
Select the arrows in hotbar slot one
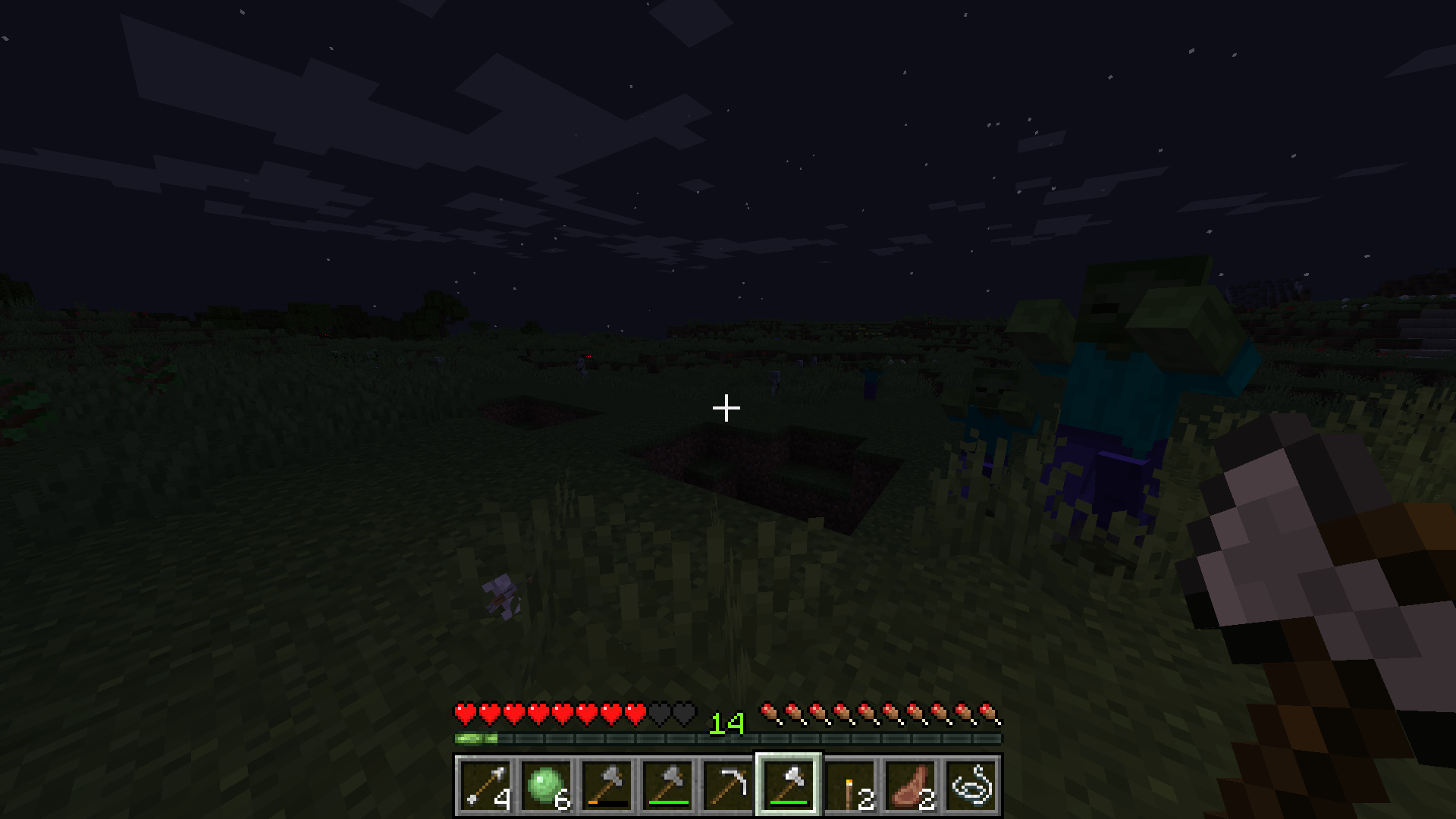485,786
